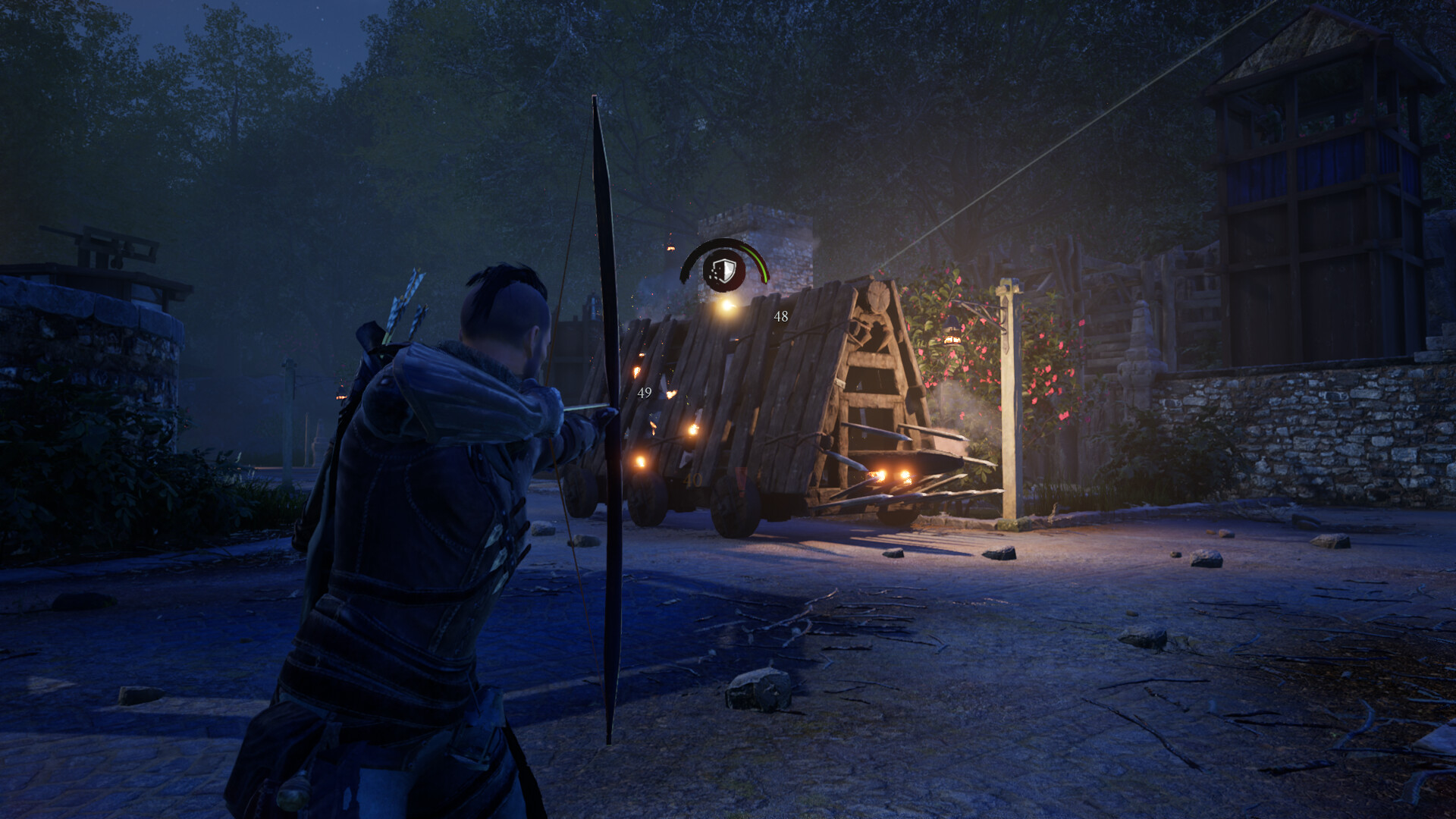Click the damage number 49
Viewport: 1456px width, 819px height.
pos(645,393)
